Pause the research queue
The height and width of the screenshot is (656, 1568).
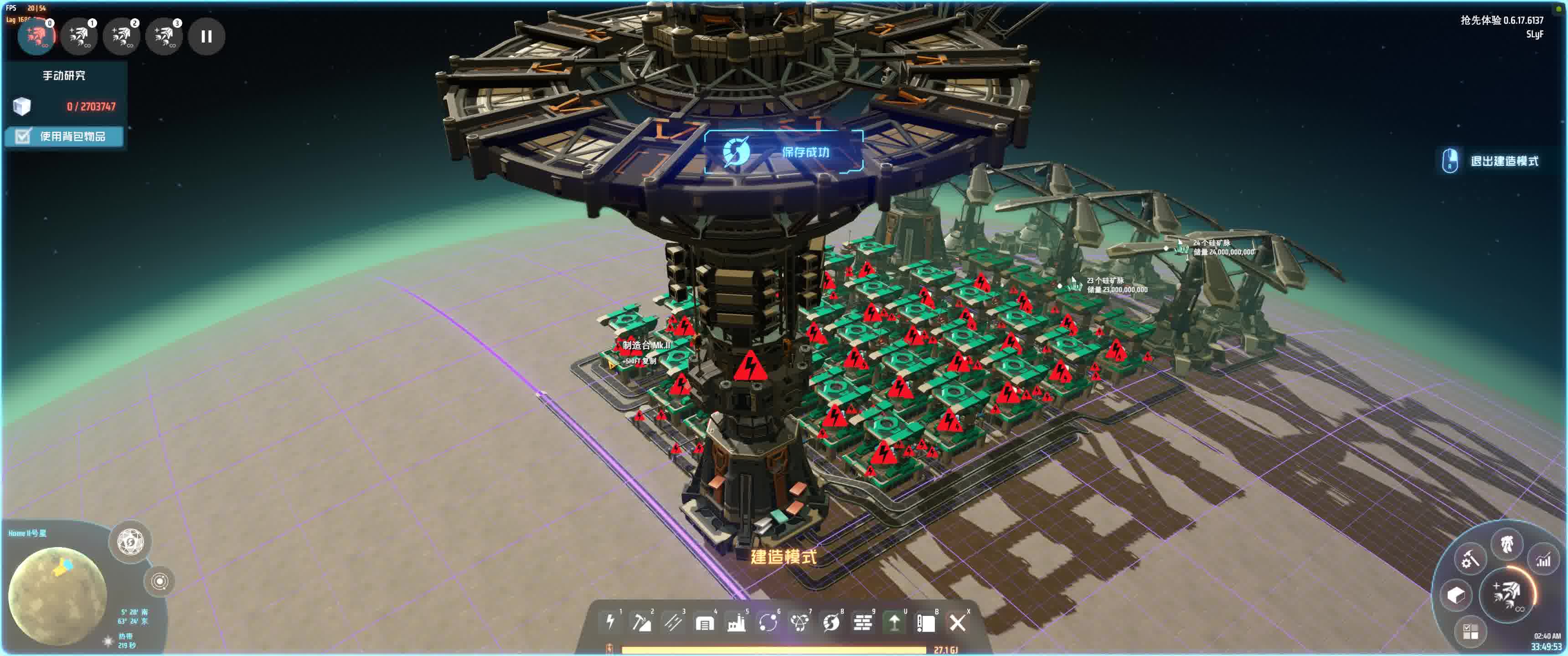[206, 36]
